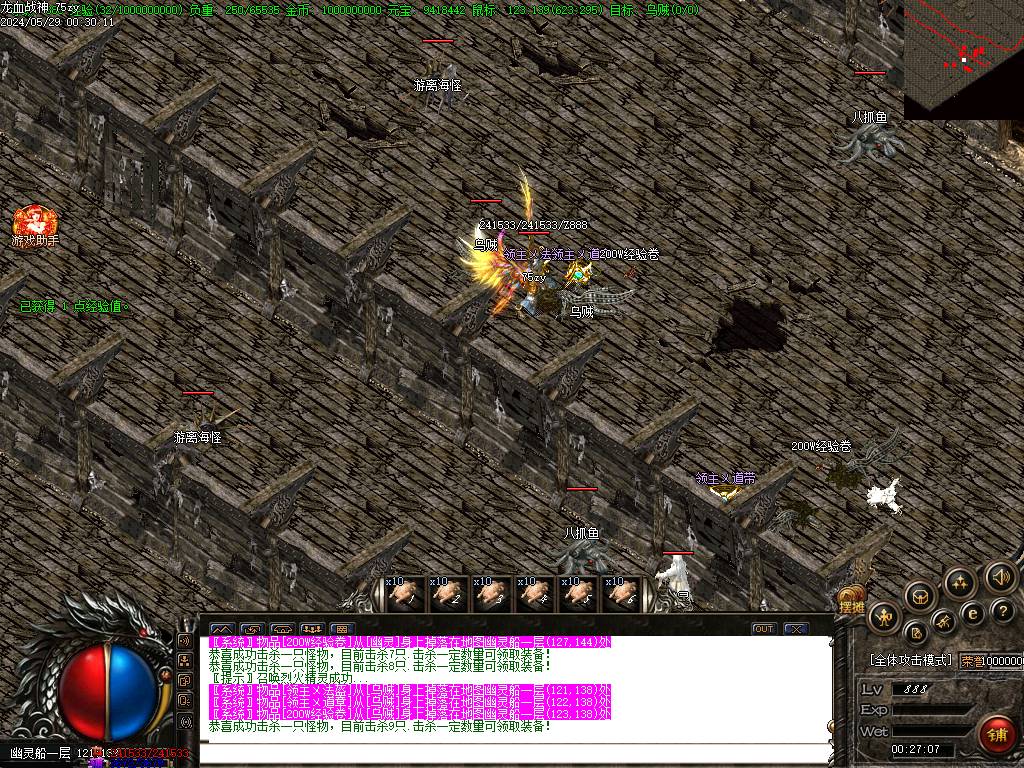Change the 全体攻击模式 attack mode
Screen dimensions: 1024x768
click(911, 660)
